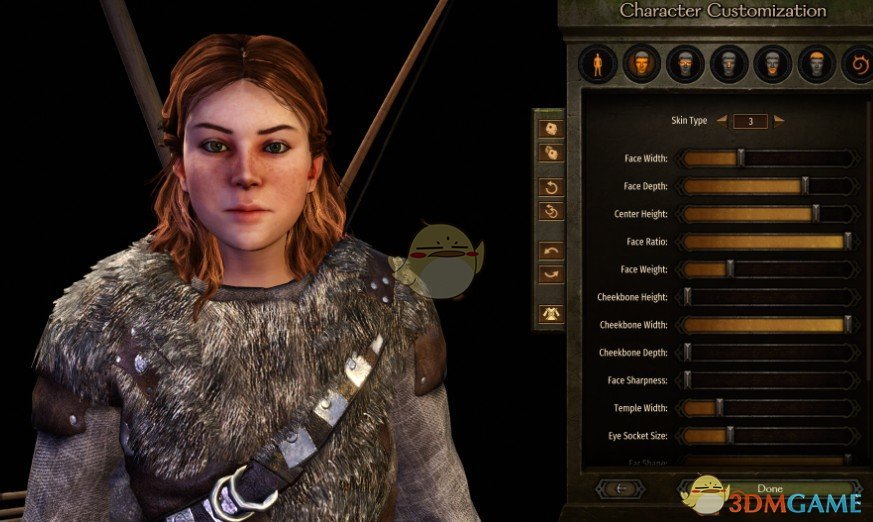Undo the last change

551,250
